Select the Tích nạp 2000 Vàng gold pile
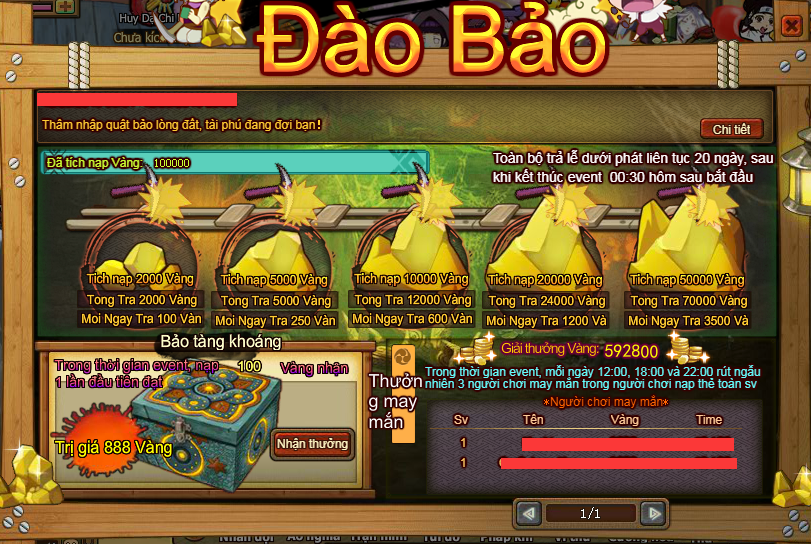Screen dimensions: 811x544 click(141, 241)
